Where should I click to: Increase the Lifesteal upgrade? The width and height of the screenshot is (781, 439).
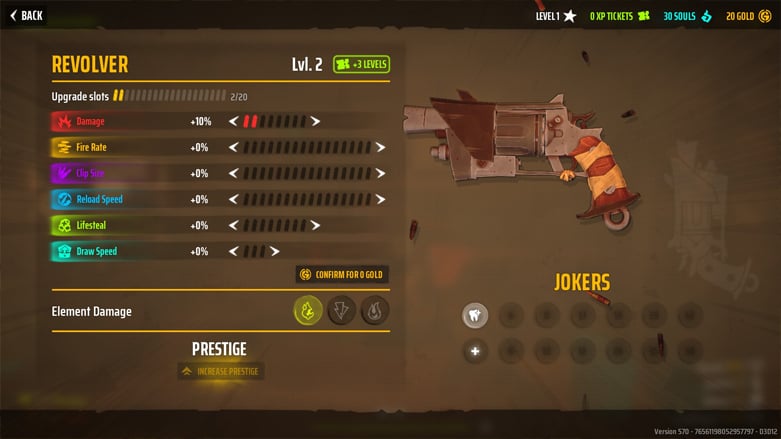(316, 225)
